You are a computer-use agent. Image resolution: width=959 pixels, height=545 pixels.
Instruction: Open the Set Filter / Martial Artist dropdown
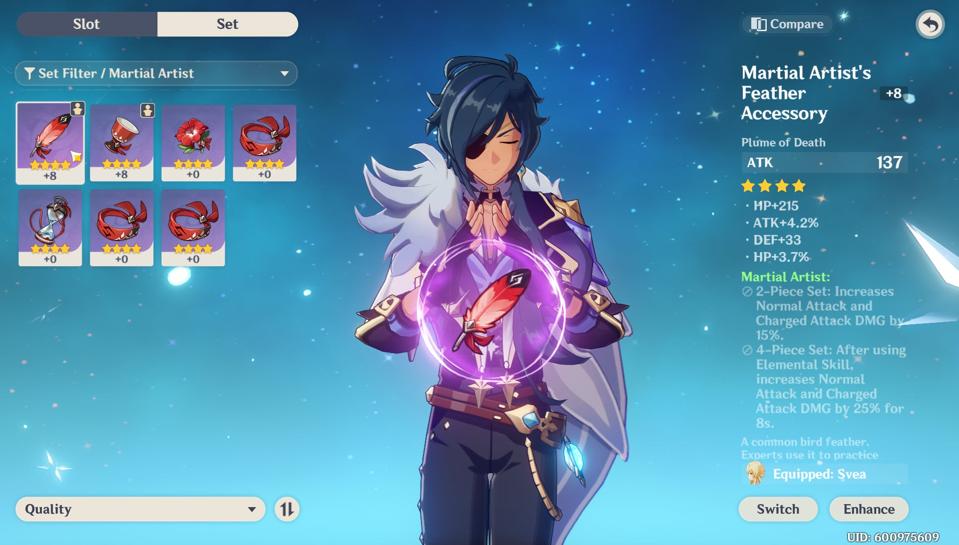click(x=156, y=73)
